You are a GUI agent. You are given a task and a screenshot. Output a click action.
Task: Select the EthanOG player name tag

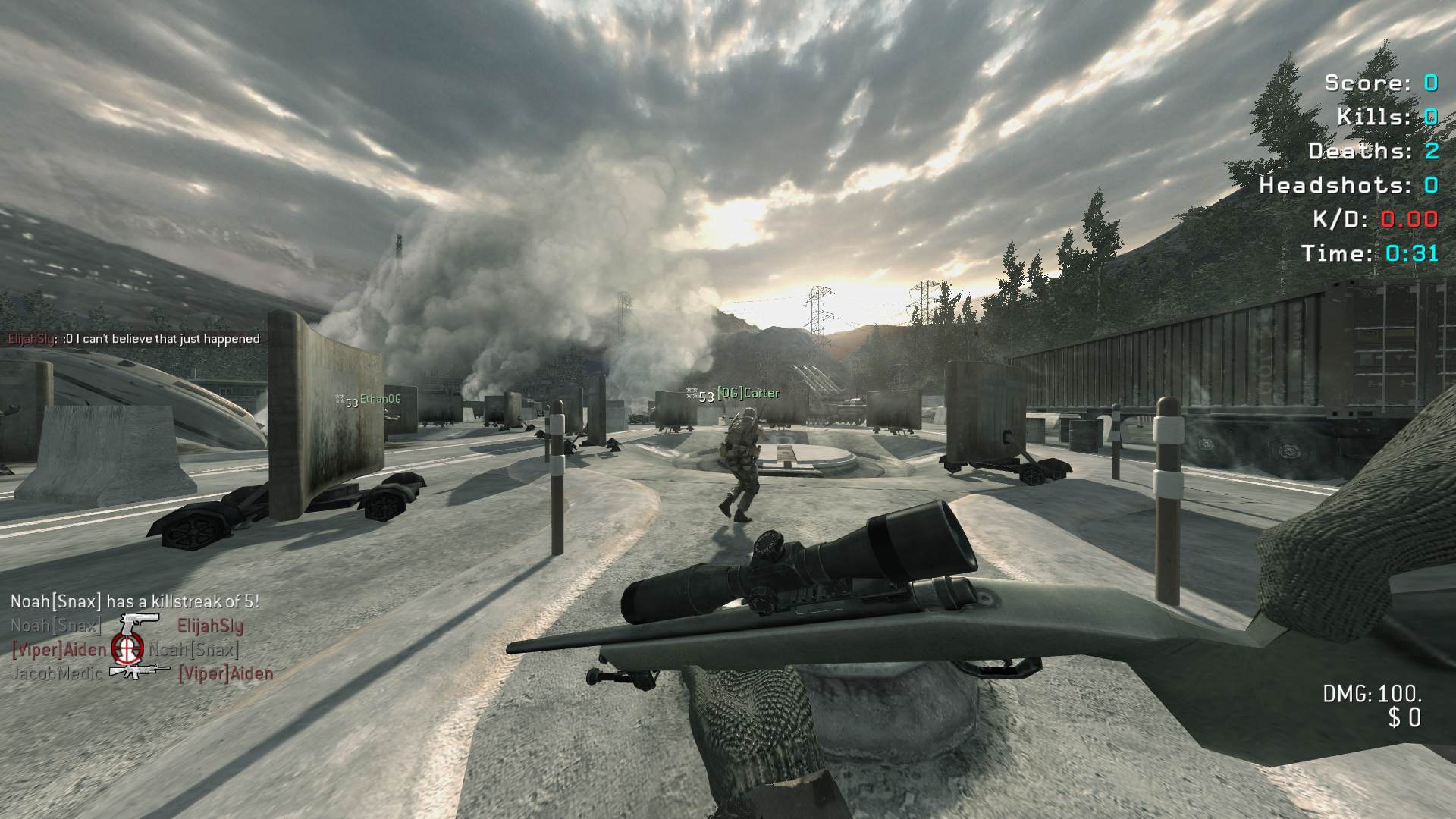pyautogui.click(x=379, y=399)
